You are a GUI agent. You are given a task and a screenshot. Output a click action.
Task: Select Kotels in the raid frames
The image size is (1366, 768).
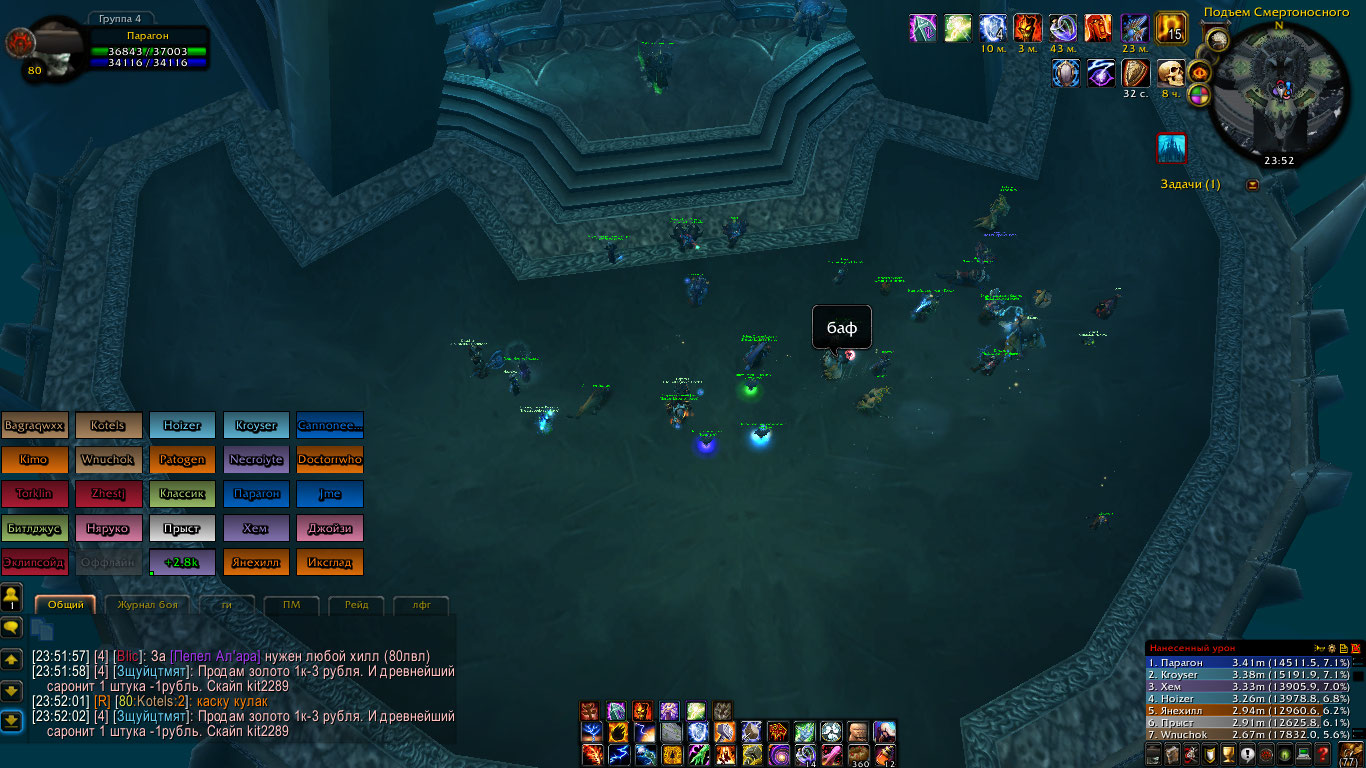coord(108,425)
